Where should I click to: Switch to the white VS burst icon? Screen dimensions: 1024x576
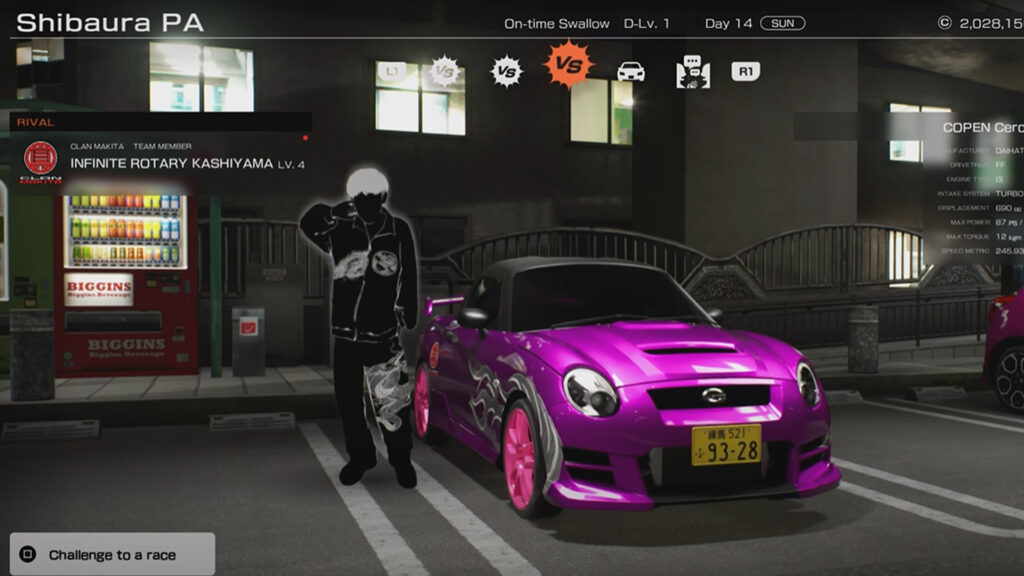(506, 71)
